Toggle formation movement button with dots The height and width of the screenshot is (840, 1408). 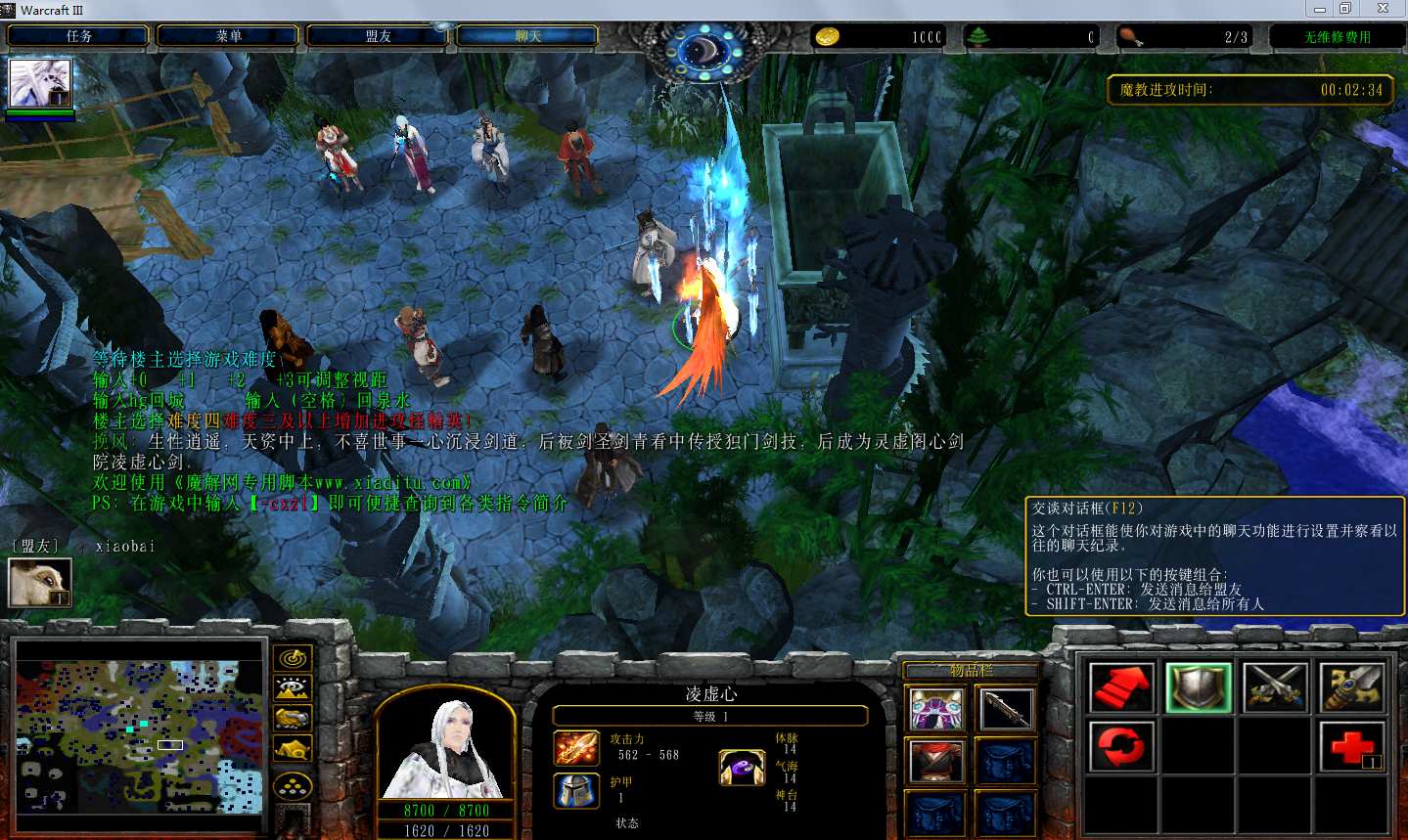[x=293, y=784]
